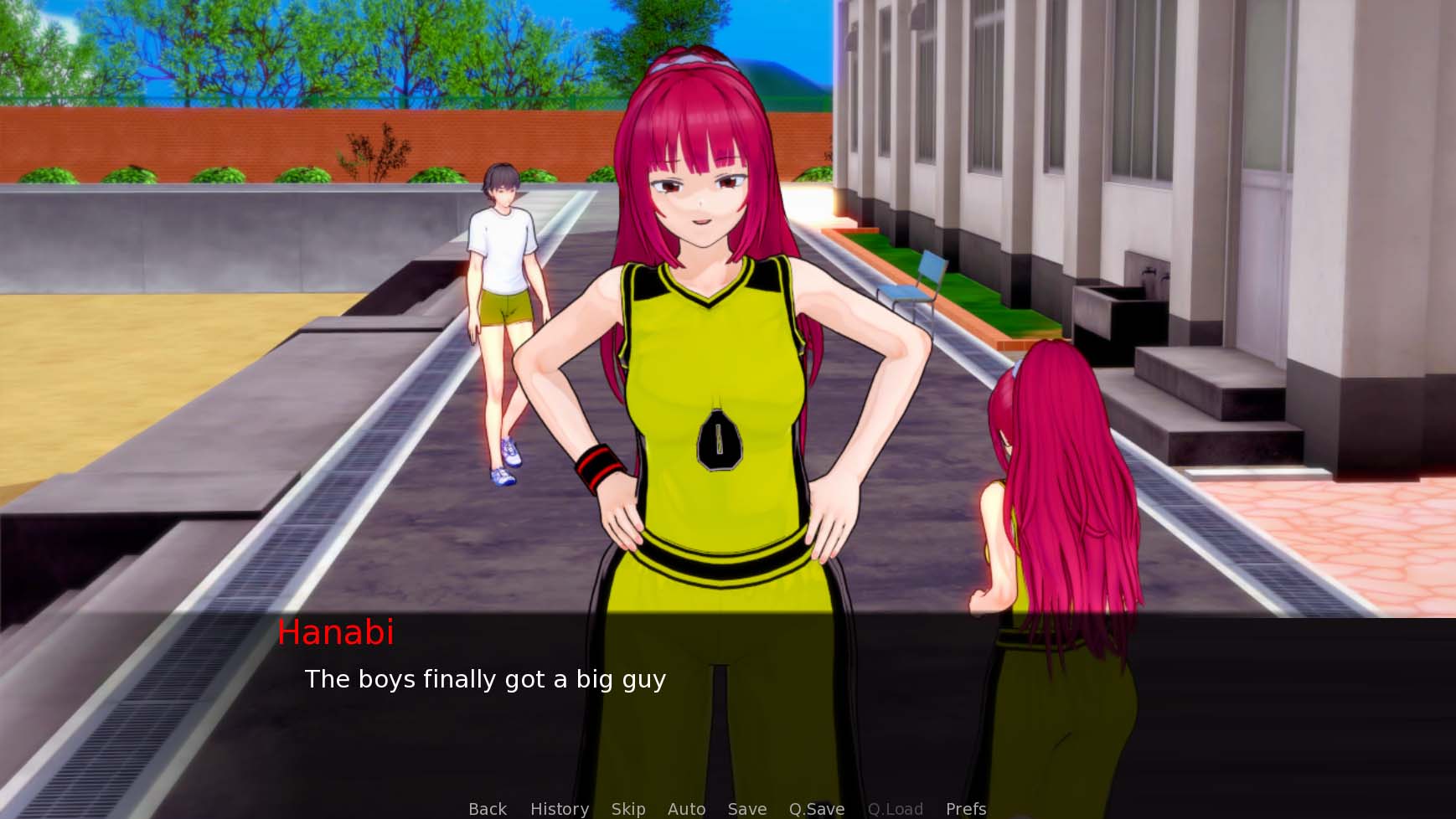Open the Save menu
The image size is (1456, 819).
coord(746,808)
